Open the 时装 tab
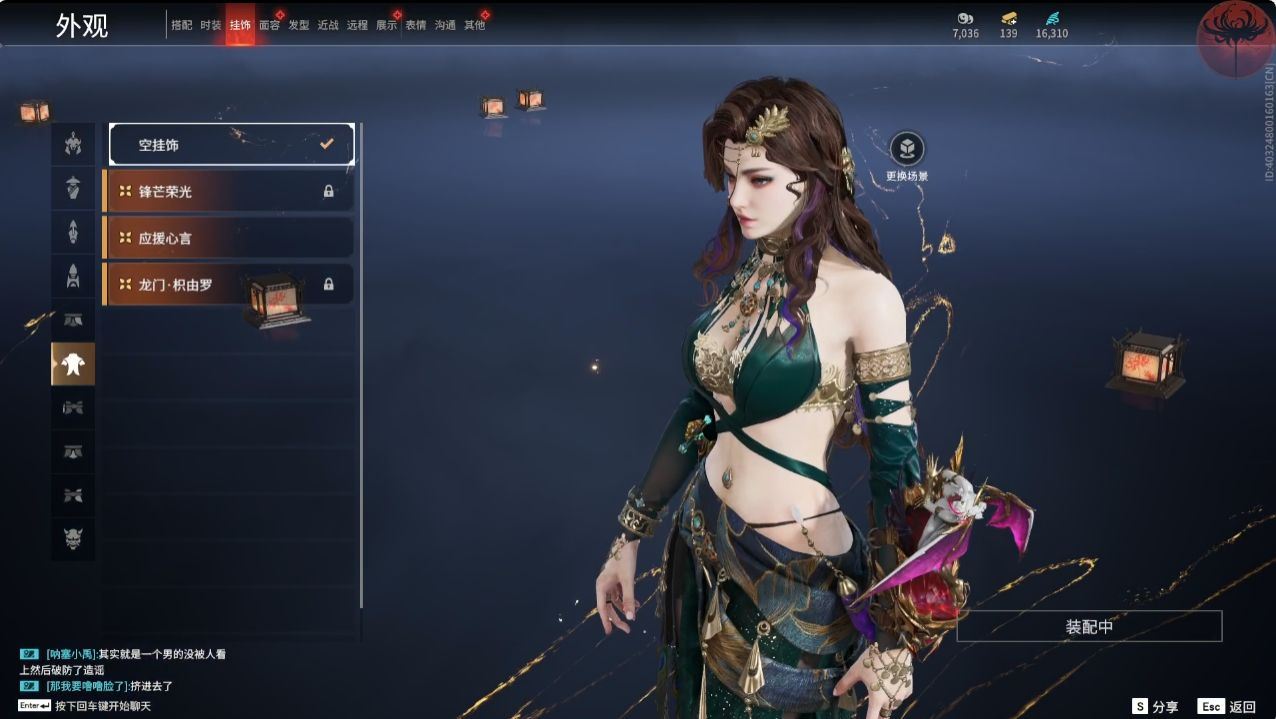The width and height of the screenshot is (1276, 719). point(210,26)
